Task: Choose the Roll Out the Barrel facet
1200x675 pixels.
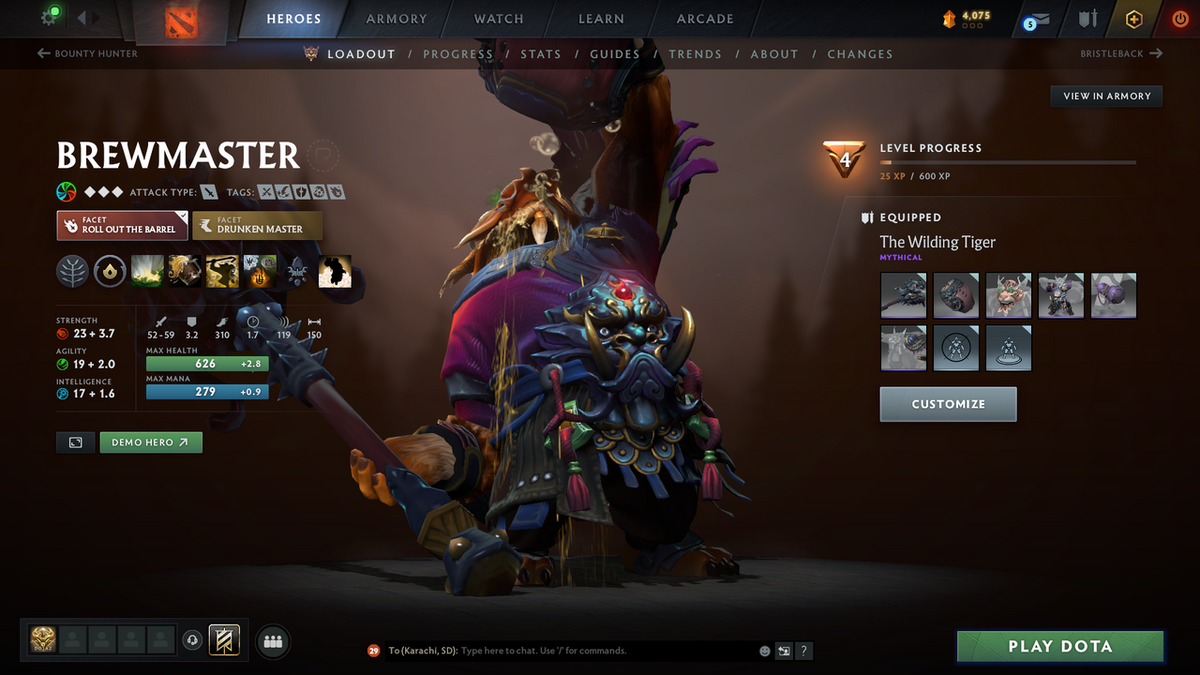Action: 122,225
